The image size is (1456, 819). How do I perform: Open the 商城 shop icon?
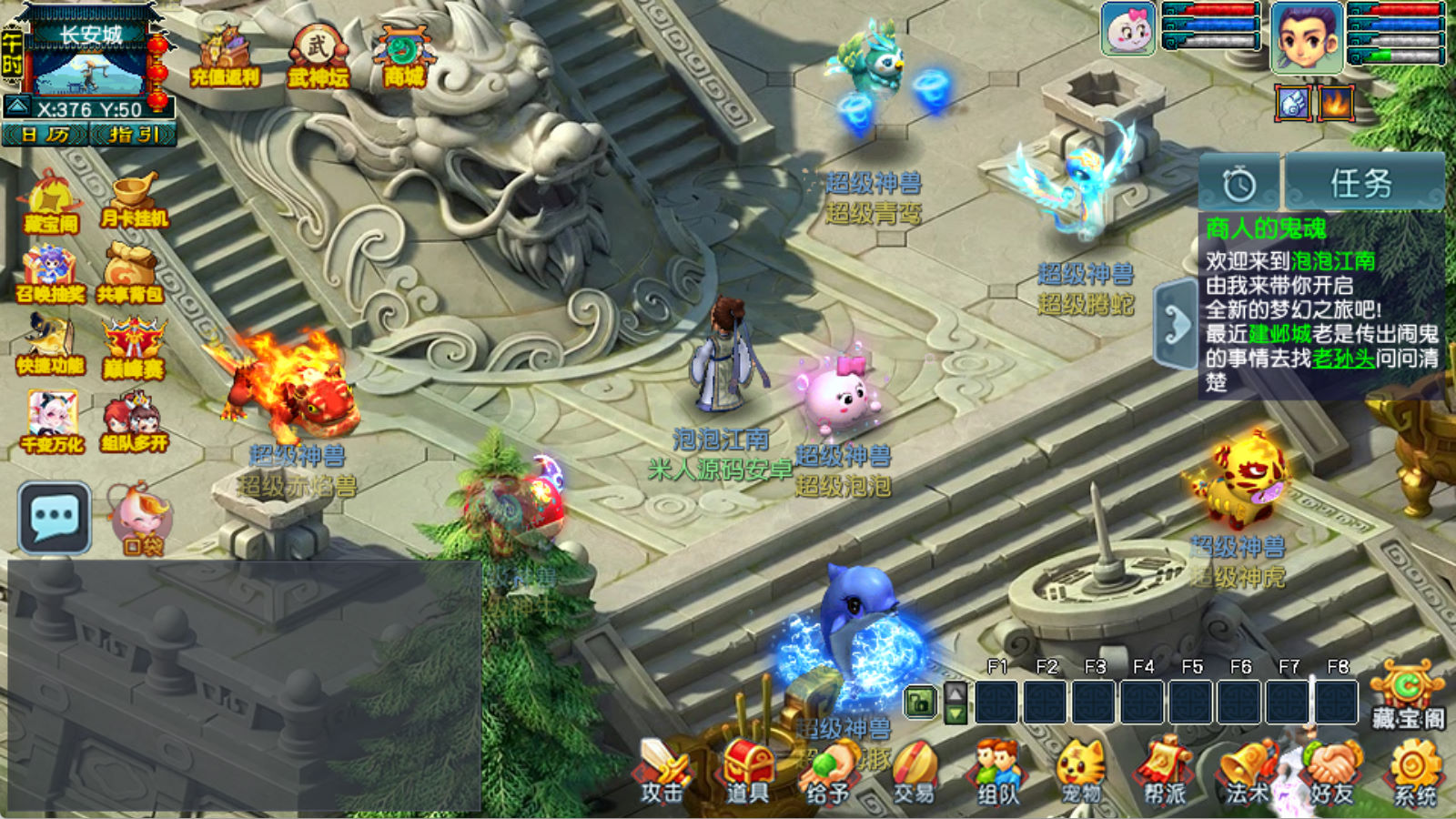point(403,57)
